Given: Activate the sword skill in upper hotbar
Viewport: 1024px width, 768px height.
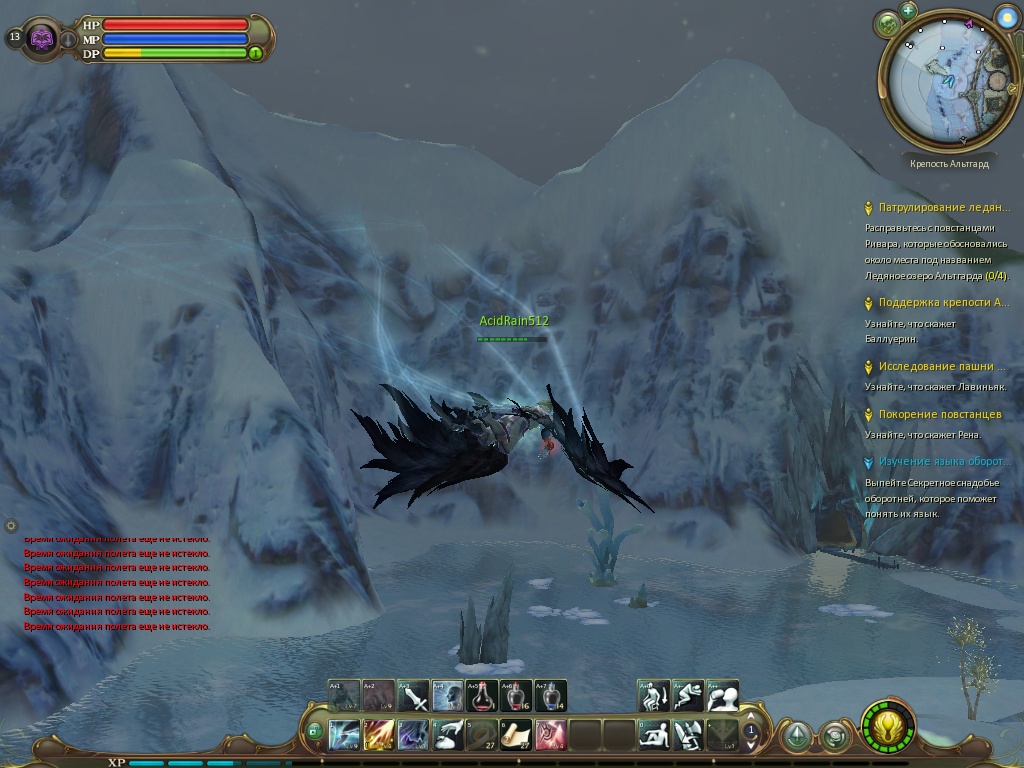Looking at the screenshot, I should click(413, 695).
